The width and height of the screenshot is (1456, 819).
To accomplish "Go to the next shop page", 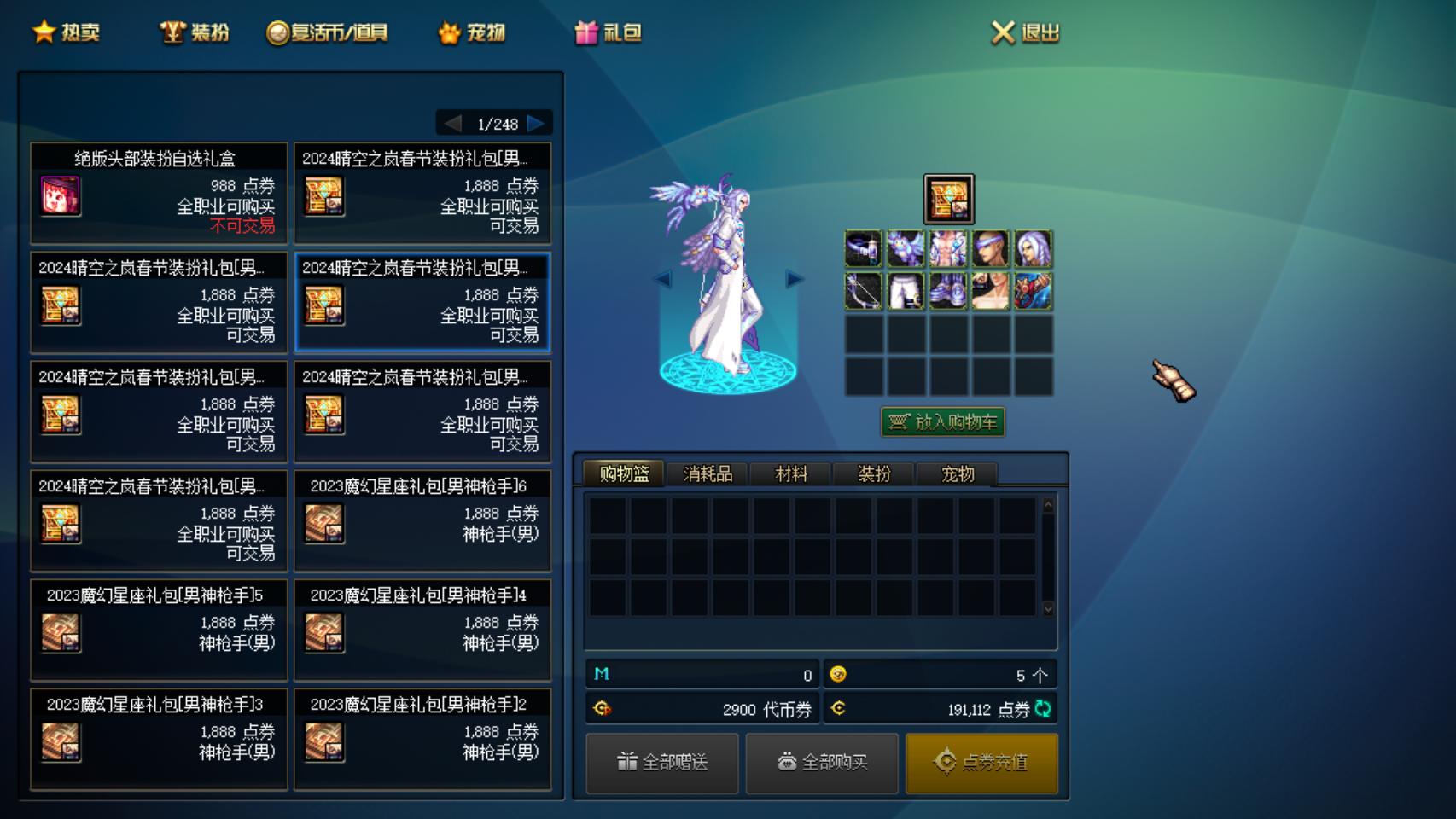I will [536, 124].
